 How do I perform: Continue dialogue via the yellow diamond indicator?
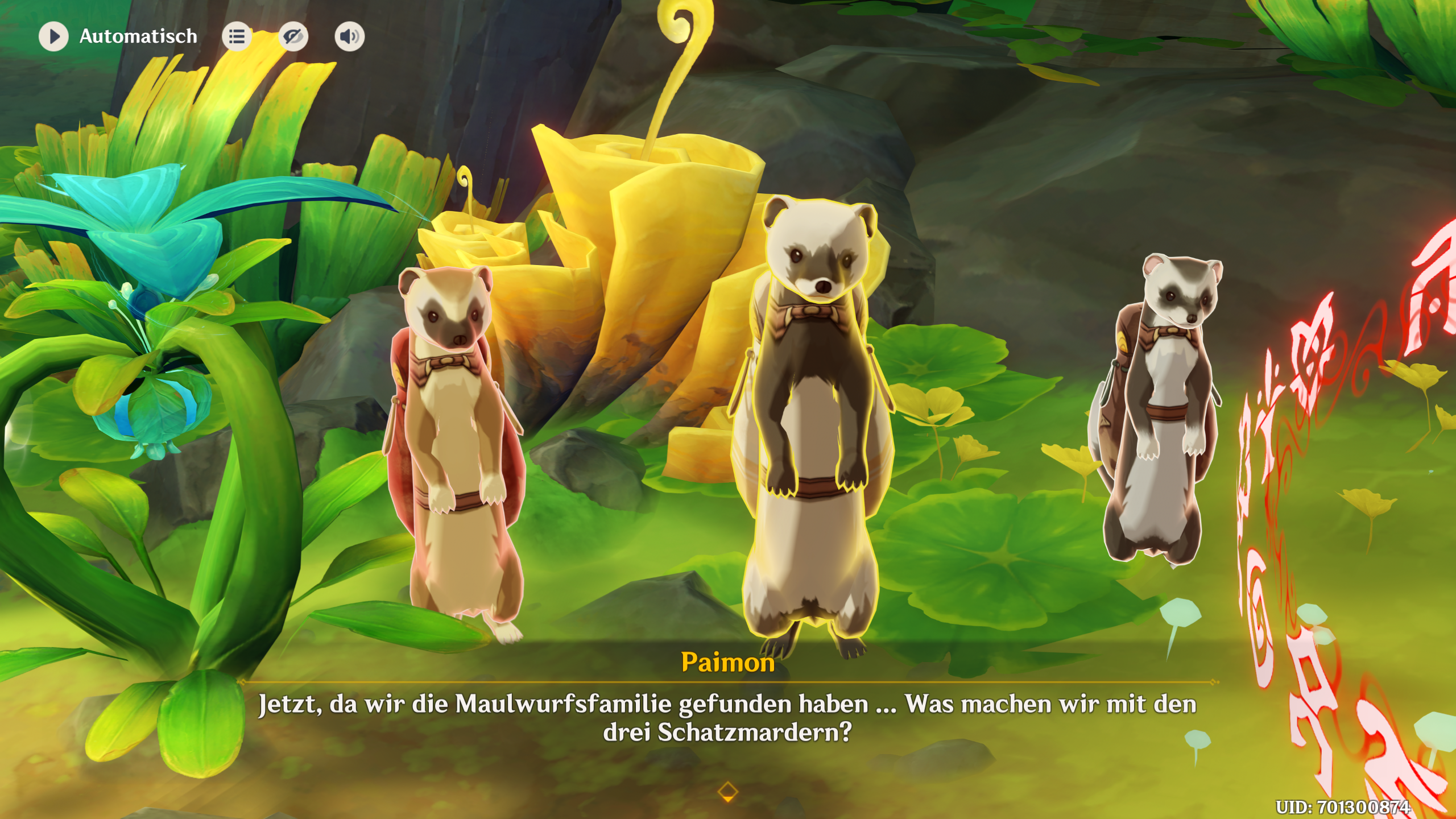[728, 791]
